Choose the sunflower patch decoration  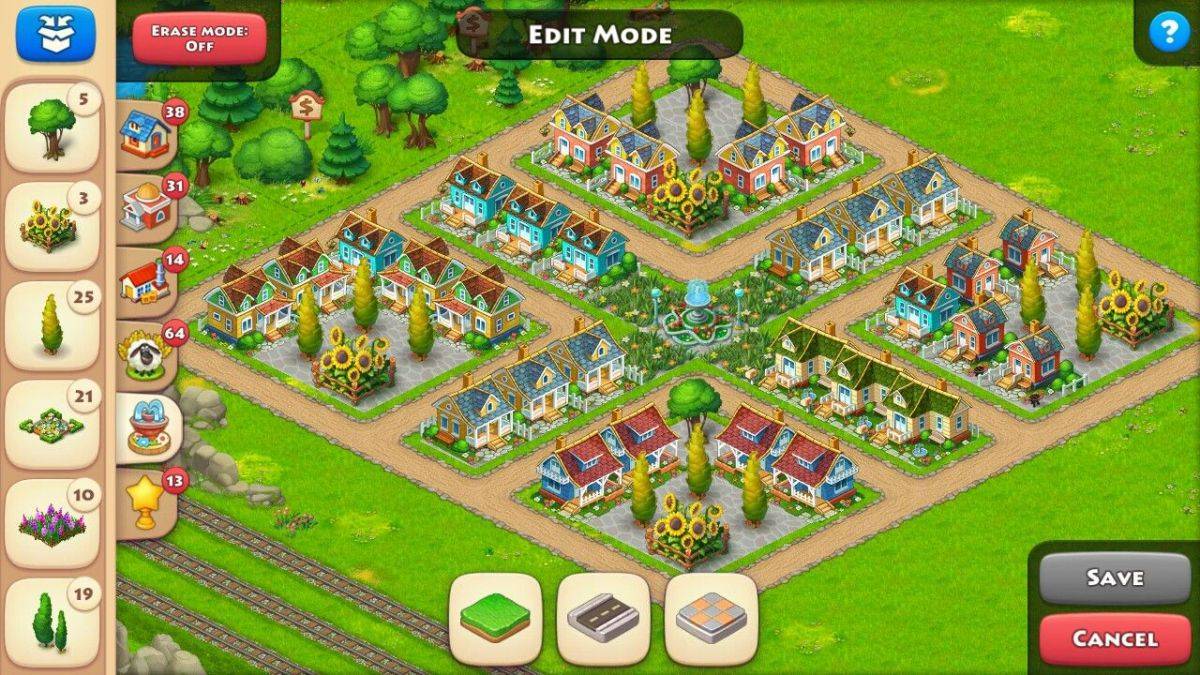52,227
